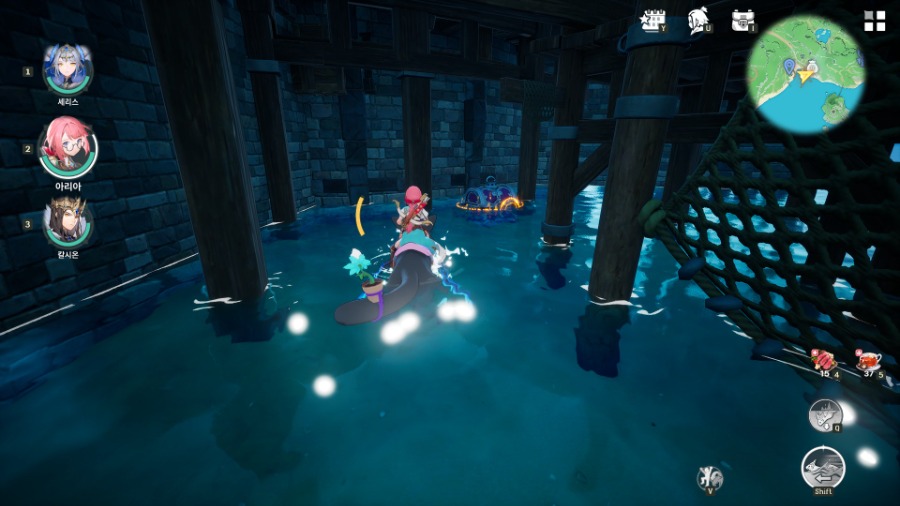900x506 pixels.
Task: Open the event calendar icon
Action: coord(654,21)
